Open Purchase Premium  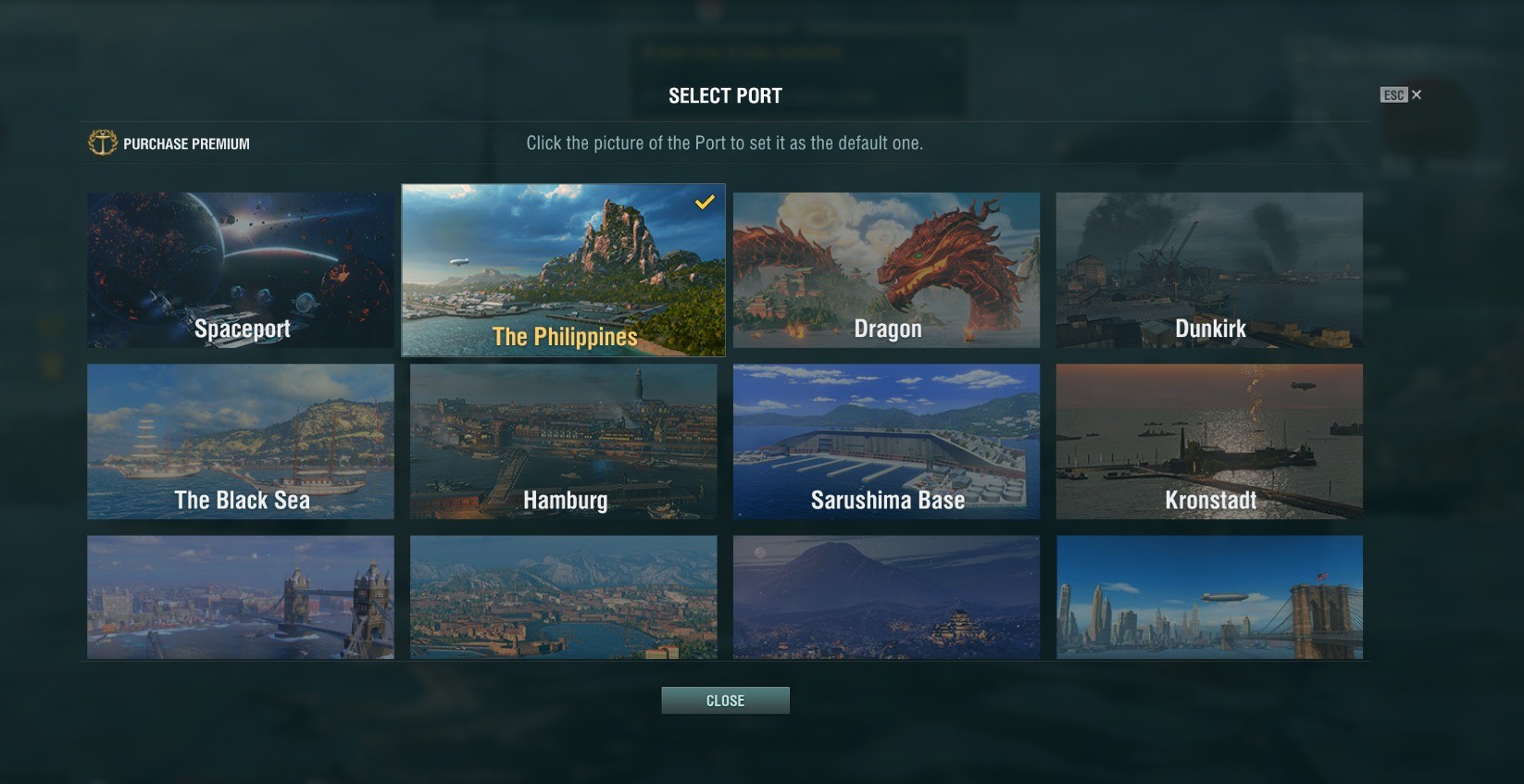coord(169,143)
